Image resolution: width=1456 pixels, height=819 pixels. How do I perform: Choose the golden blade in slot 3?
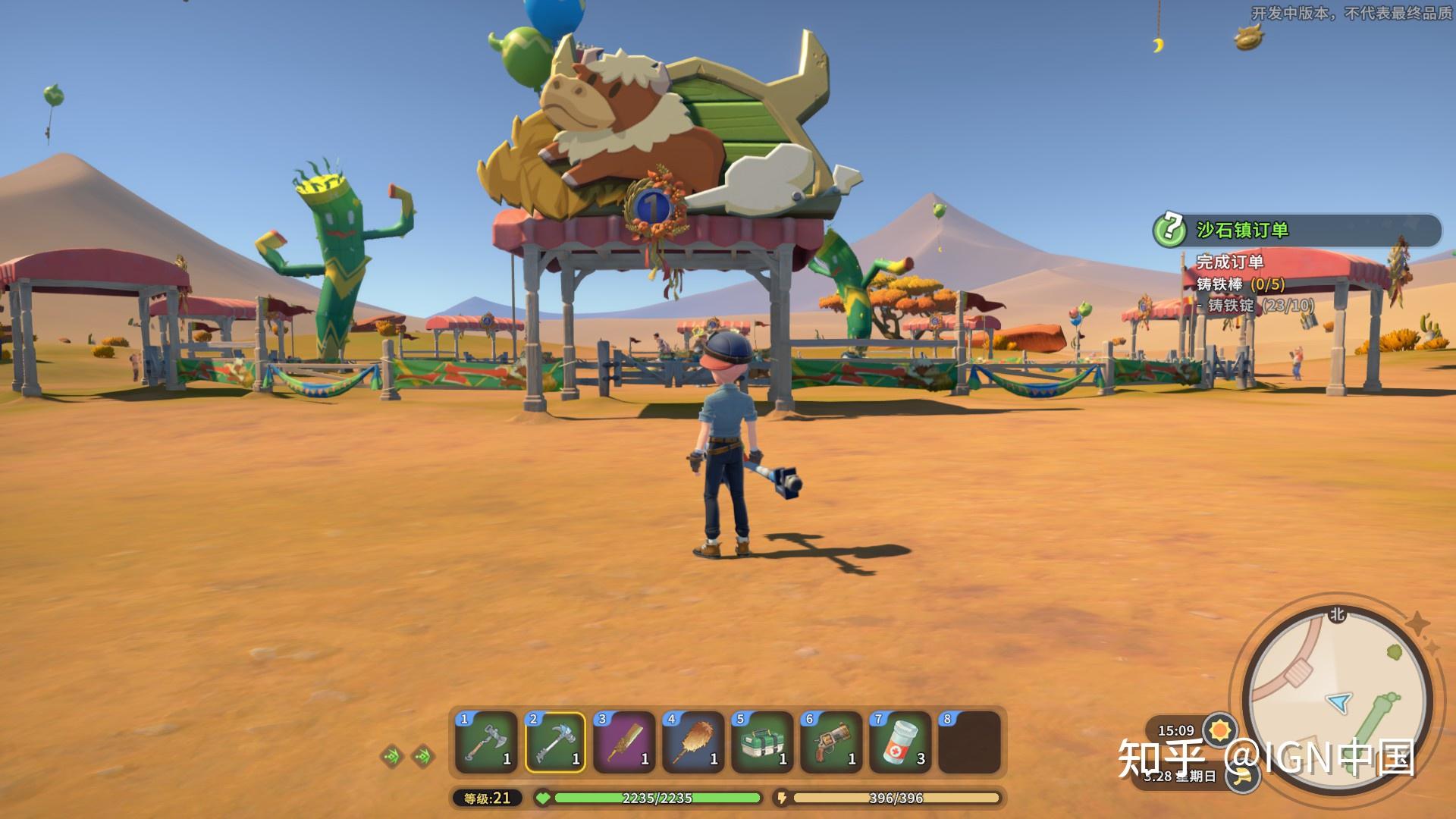click(624, 742)
